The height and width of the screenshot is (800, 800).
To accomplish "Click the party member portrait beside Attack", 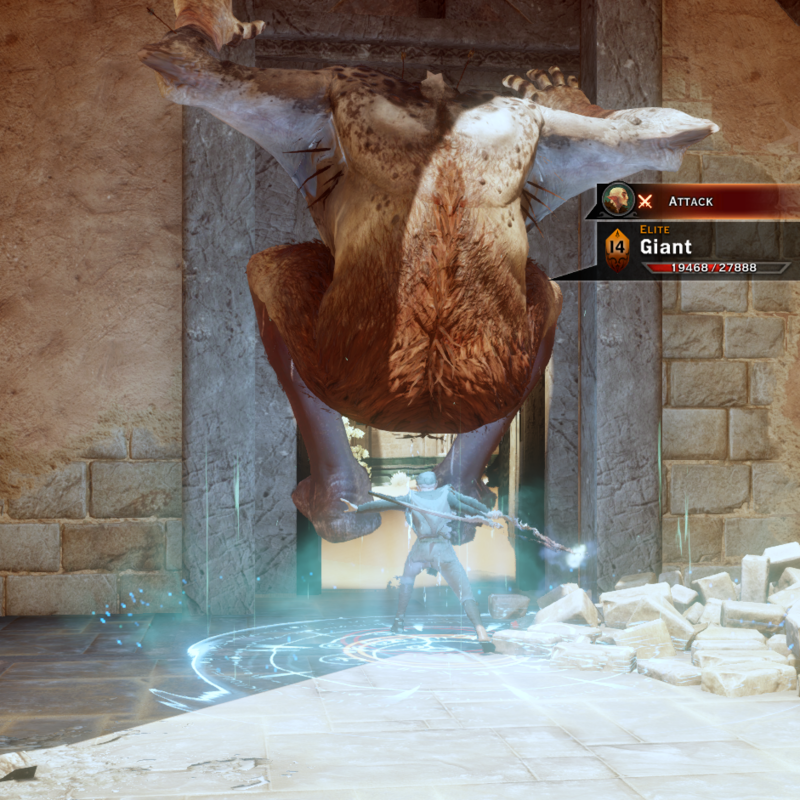I will [x=618, y=199].
